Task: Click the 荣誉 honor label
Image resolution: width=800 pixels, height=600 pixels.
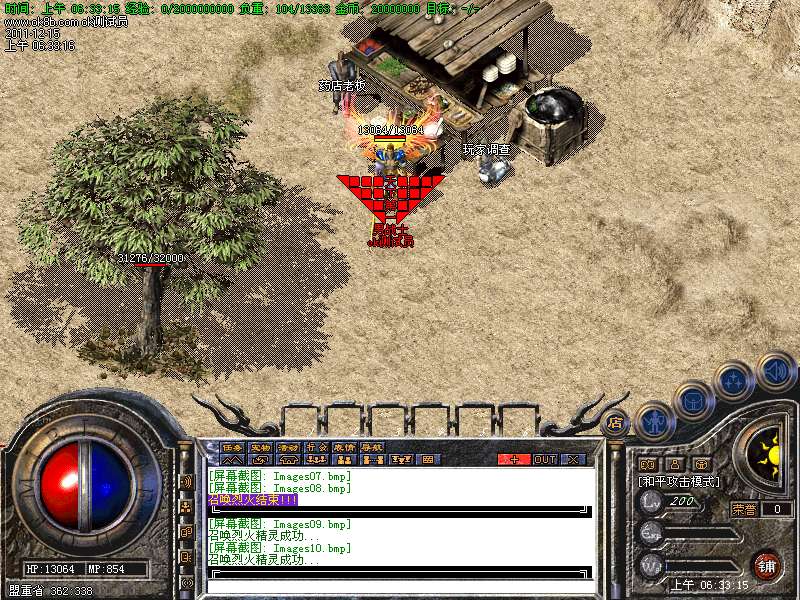Action: coord(744,509)
